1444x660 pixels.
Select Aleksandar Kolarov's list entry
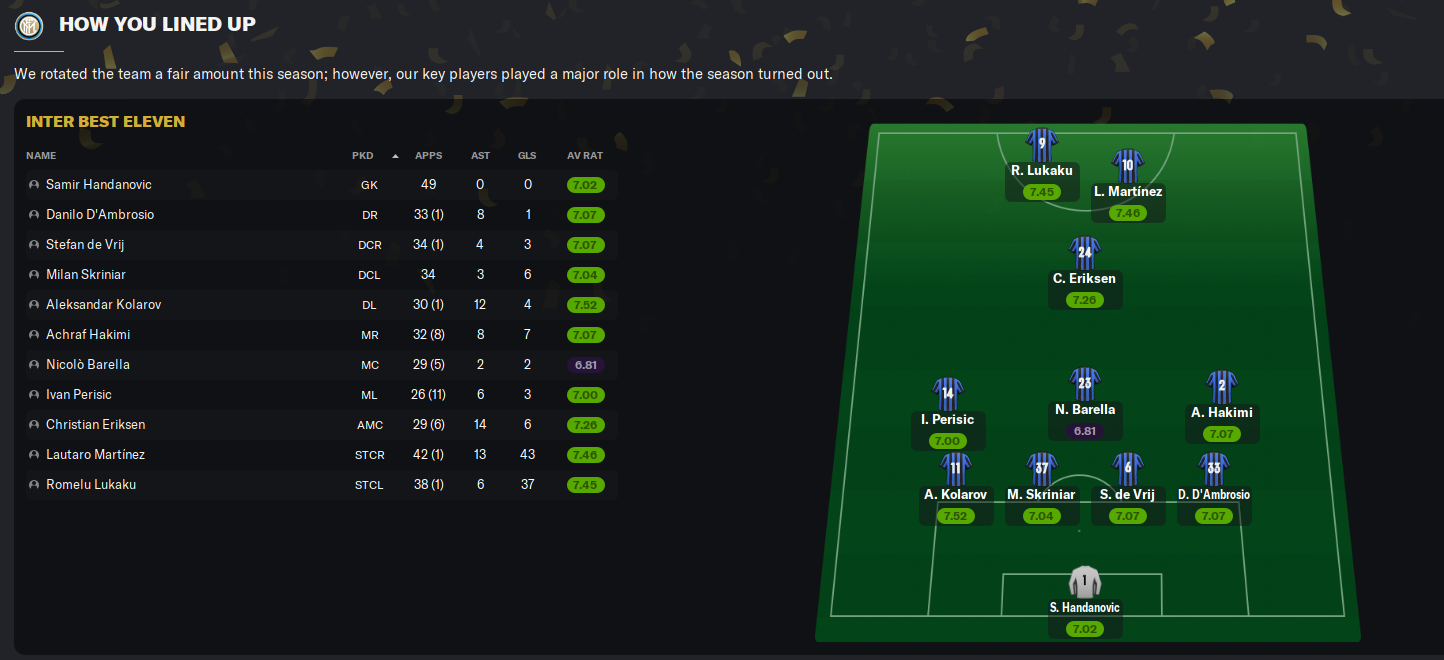[x=103, y=305]
